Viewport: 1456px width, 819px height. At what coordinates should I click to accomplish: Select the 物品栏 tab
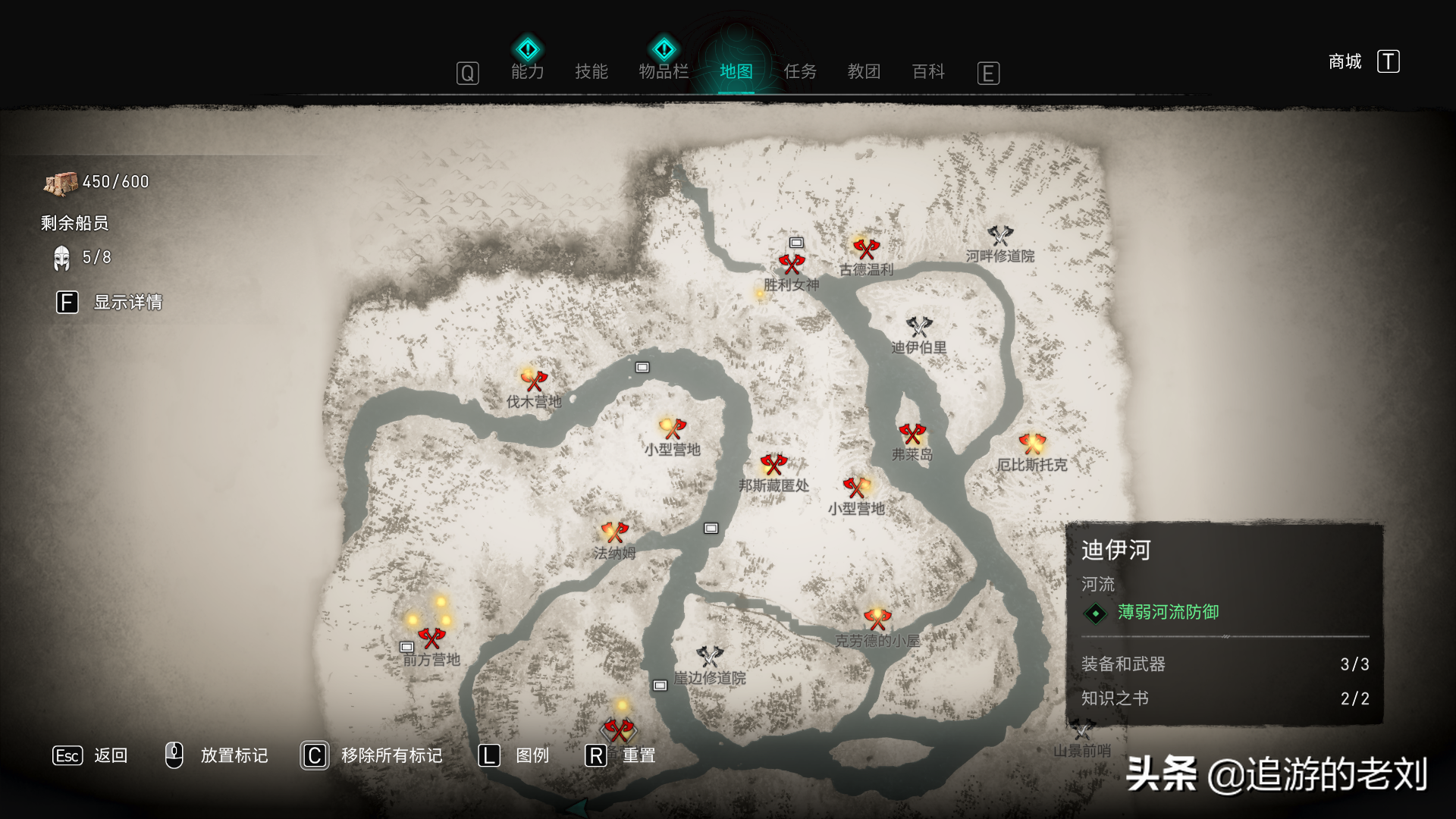coord(664,71)
